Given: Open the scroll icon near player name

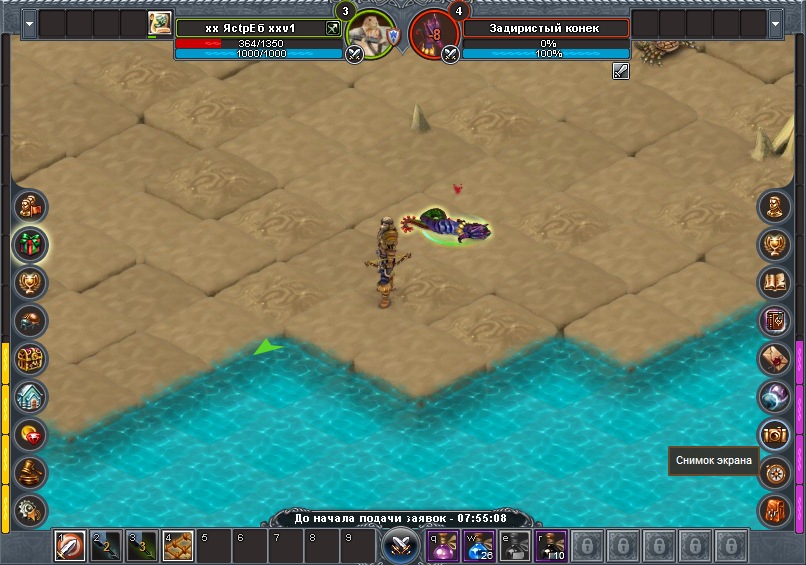Looking at the screenshot, I should pyautogui.click(x=160, y=24).
